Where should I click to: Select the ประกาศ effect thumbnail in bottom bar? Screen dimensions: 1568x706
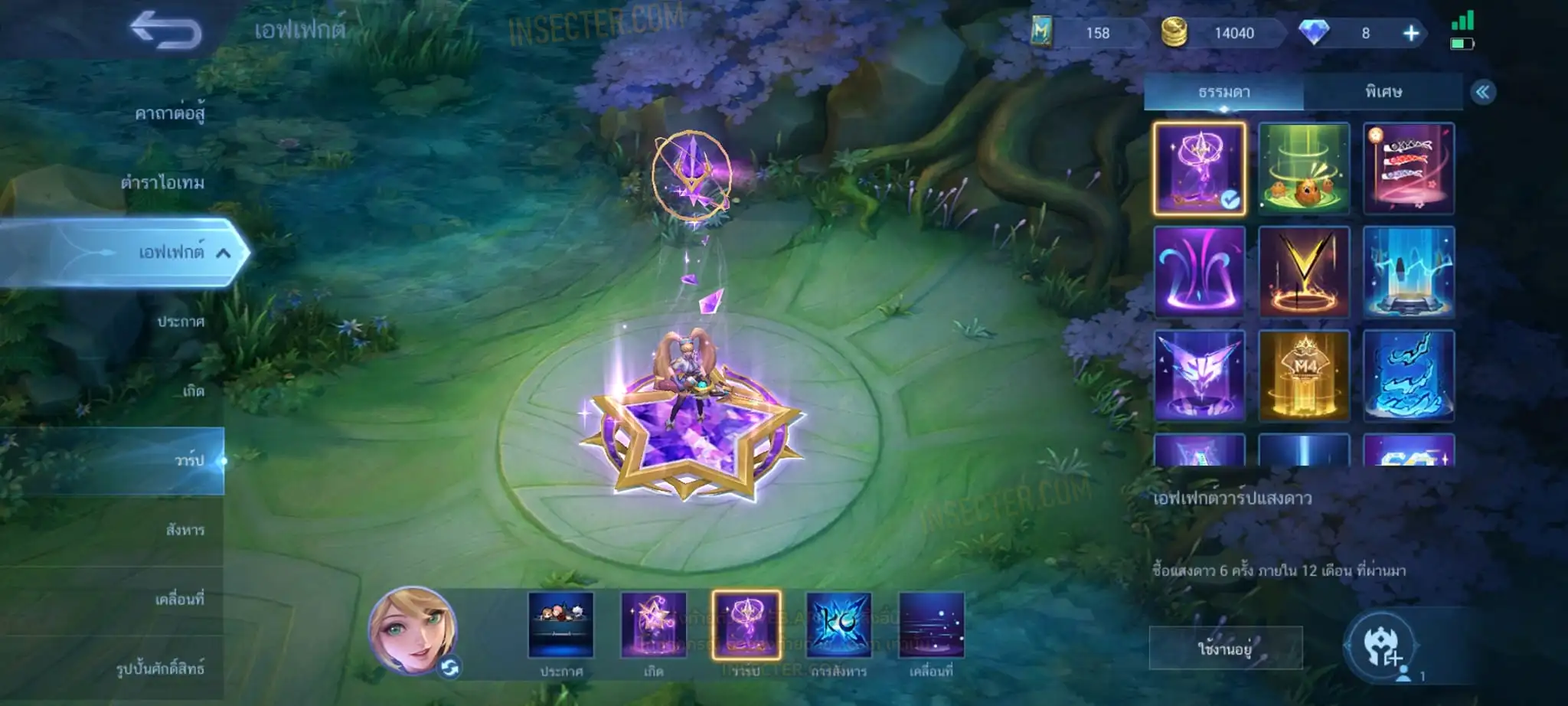(560, 626)
